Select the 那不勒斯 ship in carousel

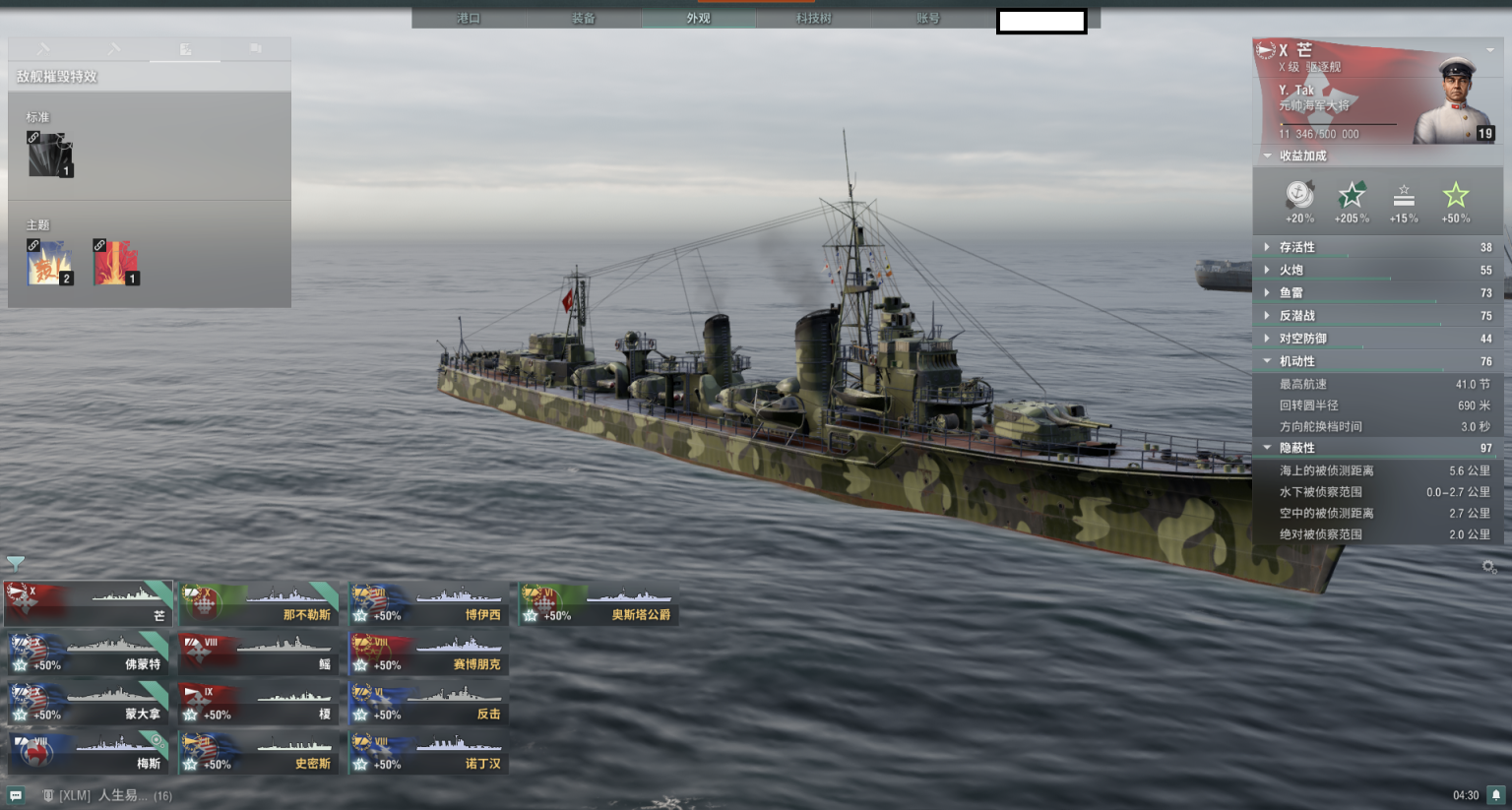259,603
